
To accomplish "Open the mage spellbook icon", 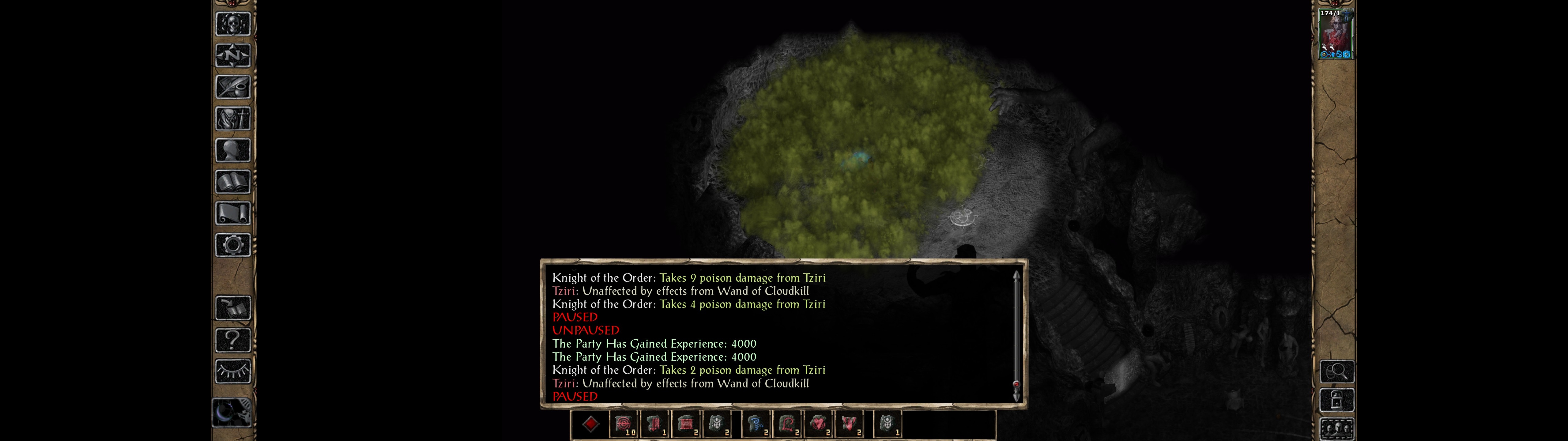I will [232, 182].
